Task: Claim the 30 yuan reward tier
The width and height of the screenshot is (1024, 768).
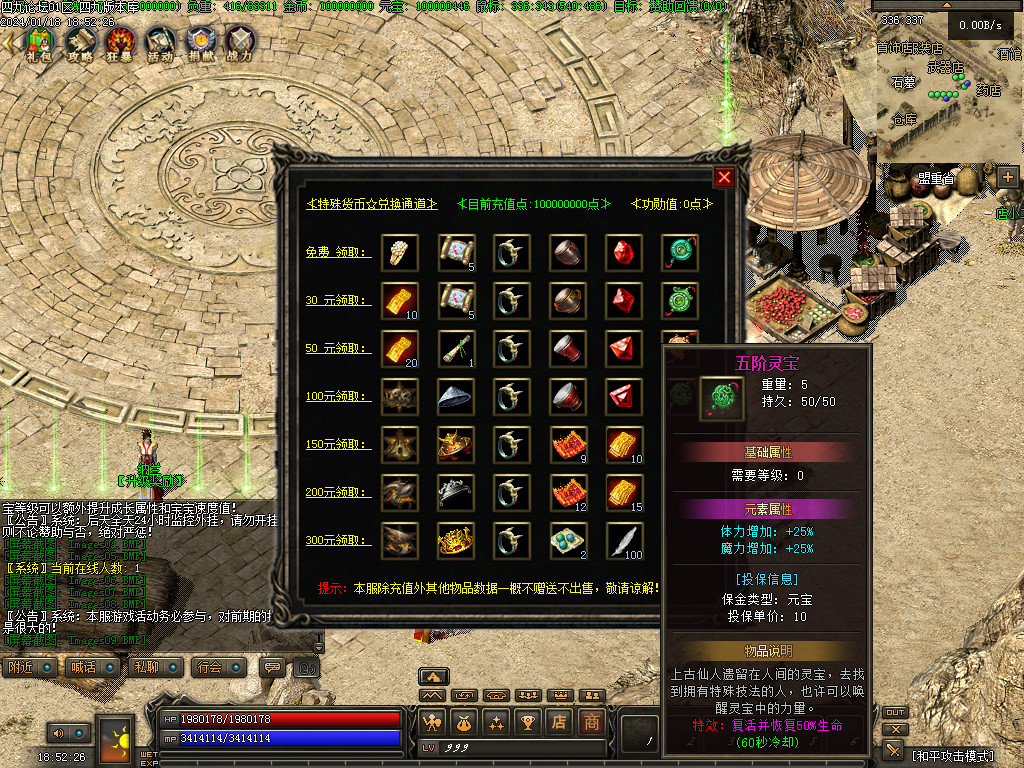Action: [338, 299]
